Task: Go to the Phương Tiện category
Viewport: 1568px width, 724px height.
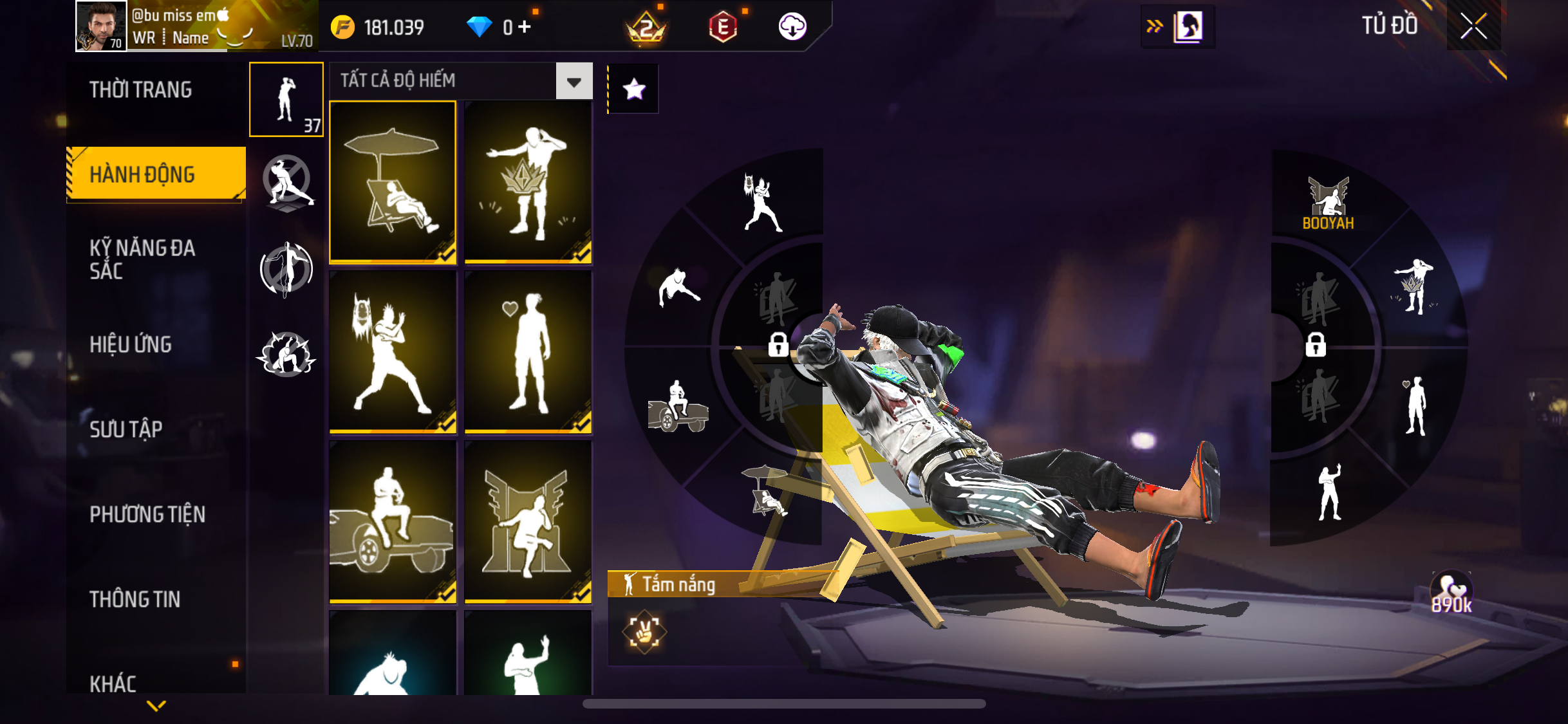Action: 147,514
